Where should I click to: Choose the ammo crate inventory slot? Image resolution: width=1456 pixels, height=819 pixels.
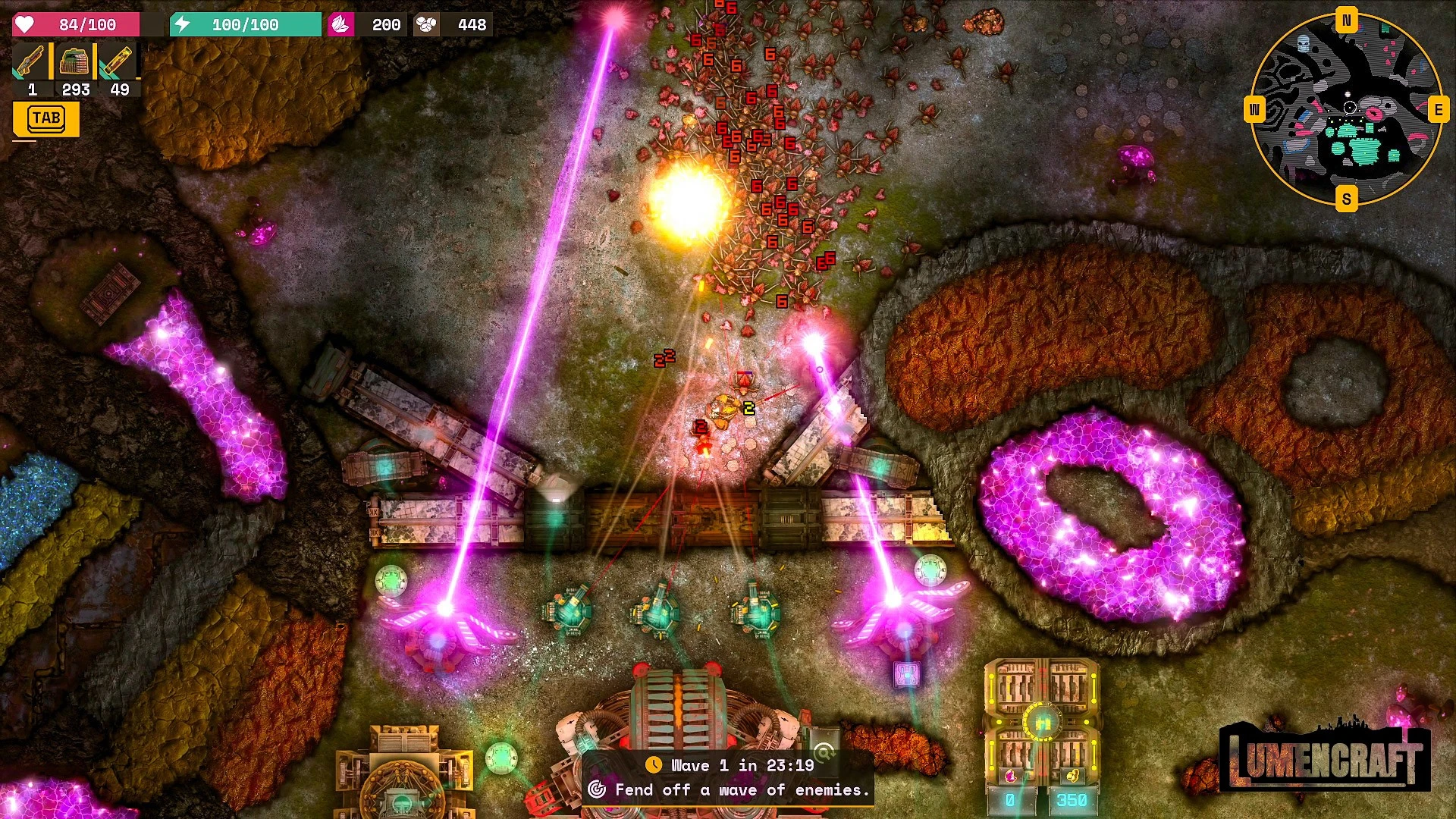74,62
